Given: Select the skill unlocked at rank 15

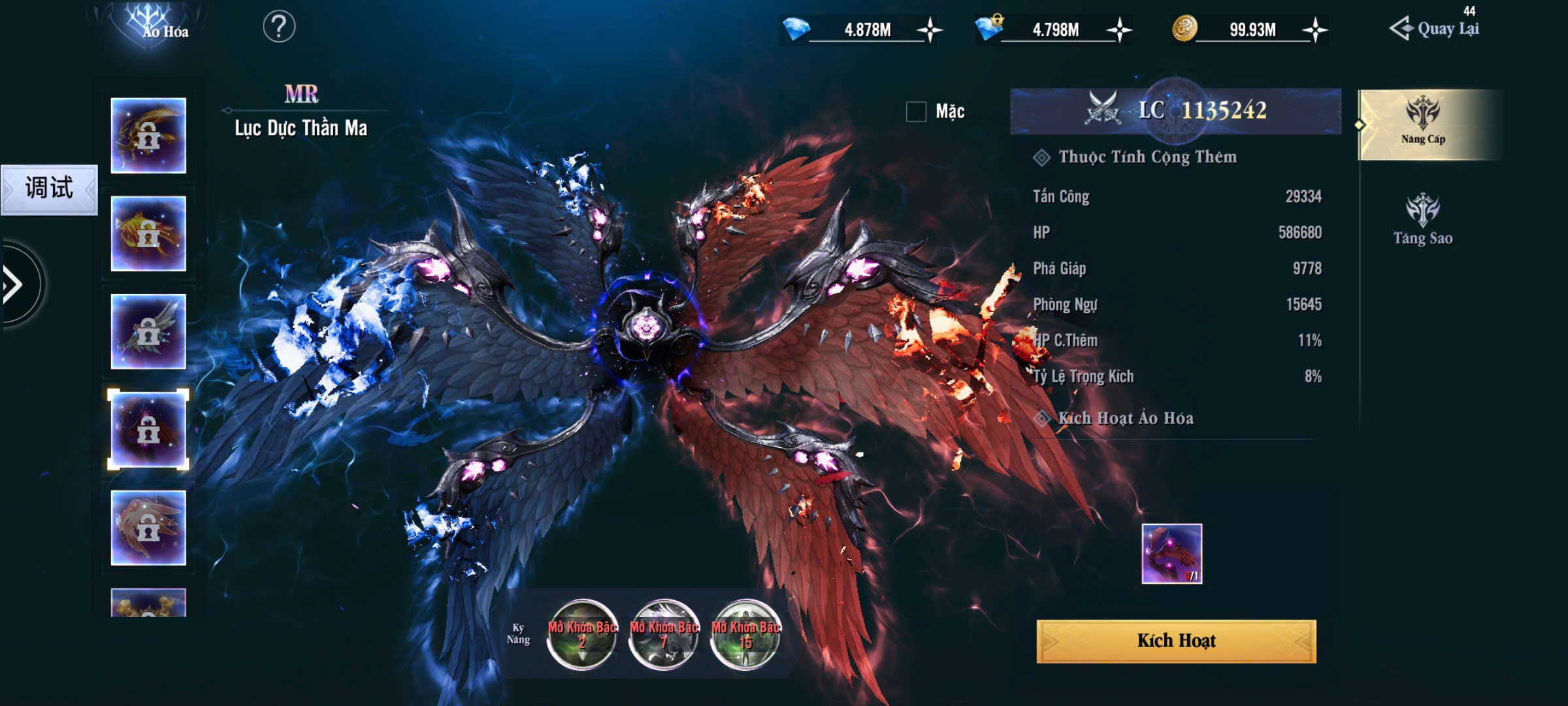Looking at the screenshot, I should pyautogui.click(x=745, y=635).
